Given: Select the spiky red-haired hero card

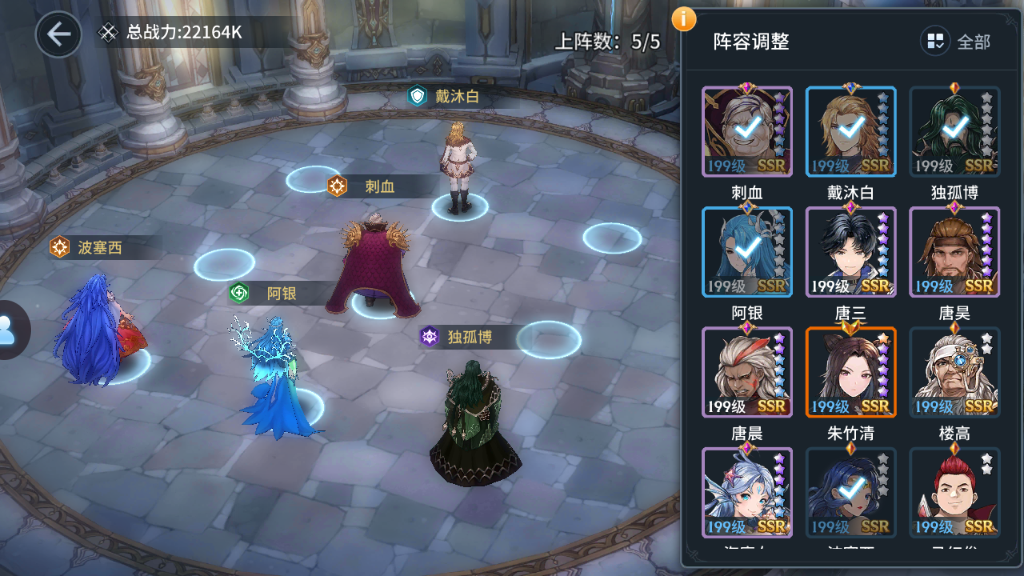Looking at the screenshot, I should pos(954,492).
